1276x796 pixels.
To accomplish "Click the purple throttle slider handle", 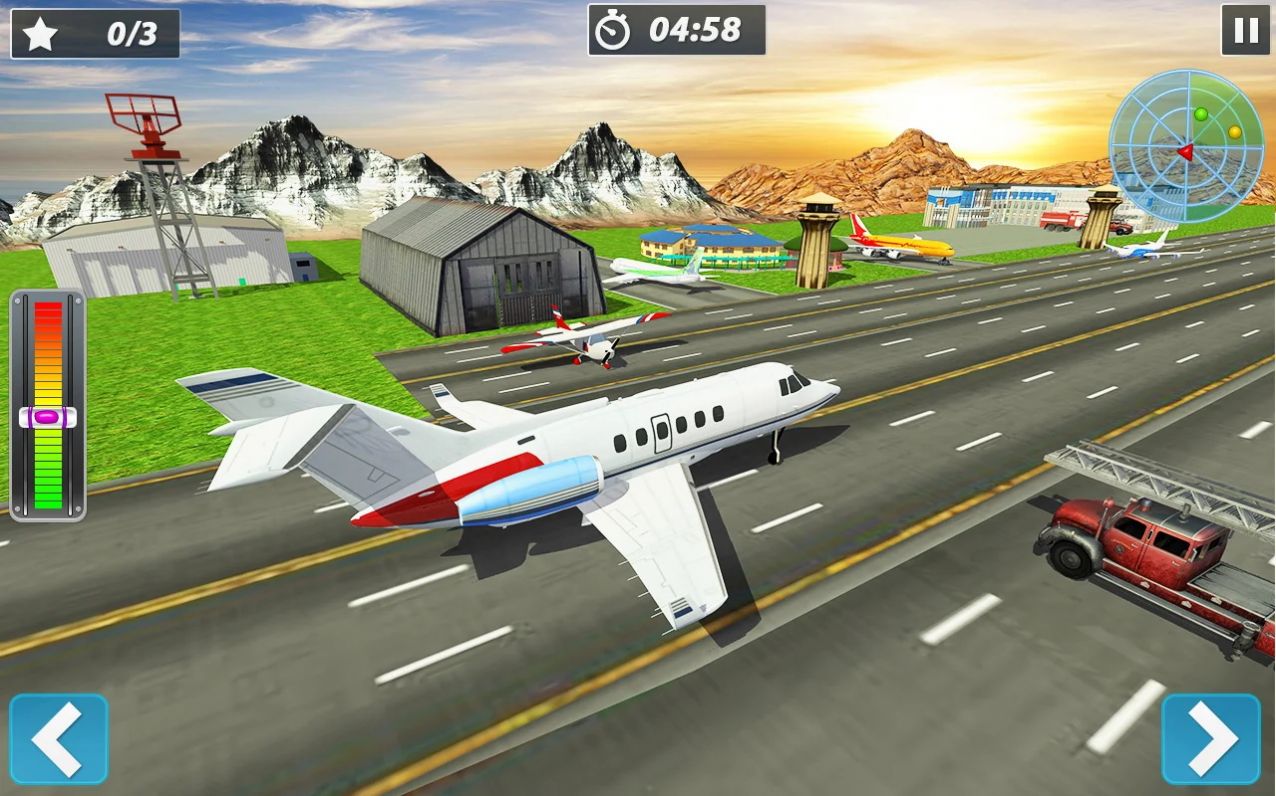I will [47, 416].
